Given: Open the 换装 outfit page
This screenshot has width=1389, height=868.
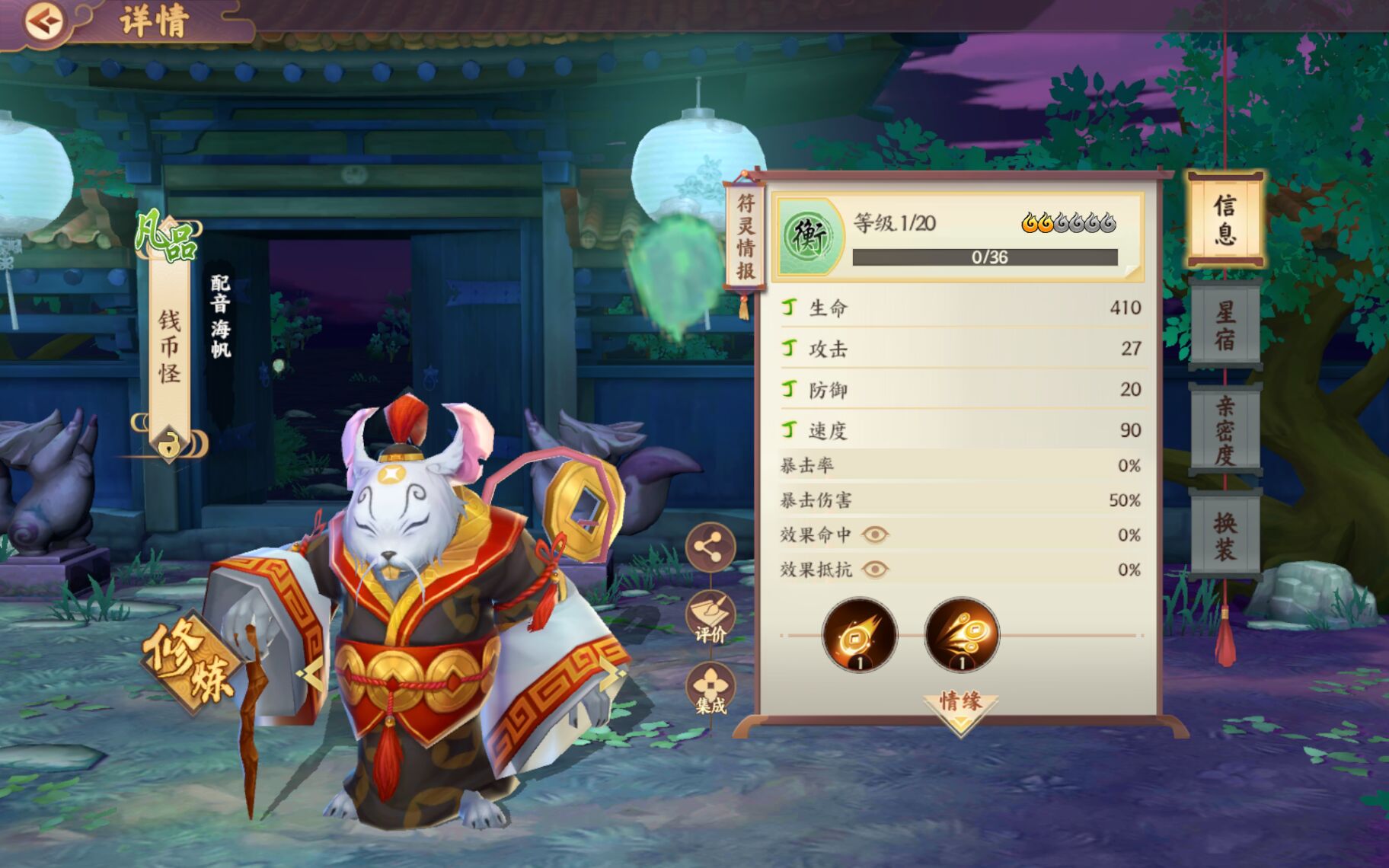Looking at the screenshot, I should coord(1225,533).
